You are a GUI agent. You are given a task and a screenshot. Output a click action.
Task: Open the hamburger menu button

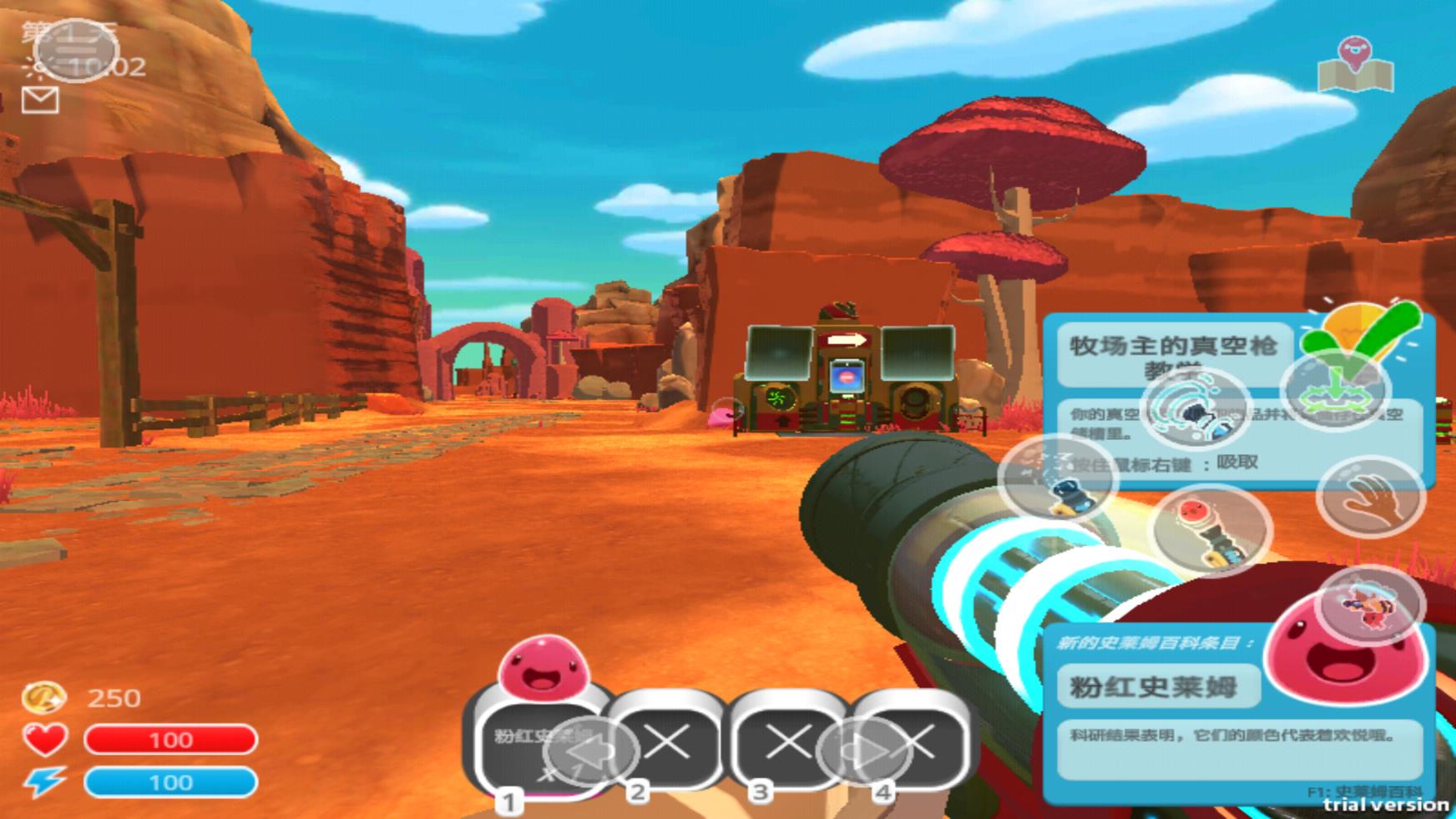pos(77,50)
